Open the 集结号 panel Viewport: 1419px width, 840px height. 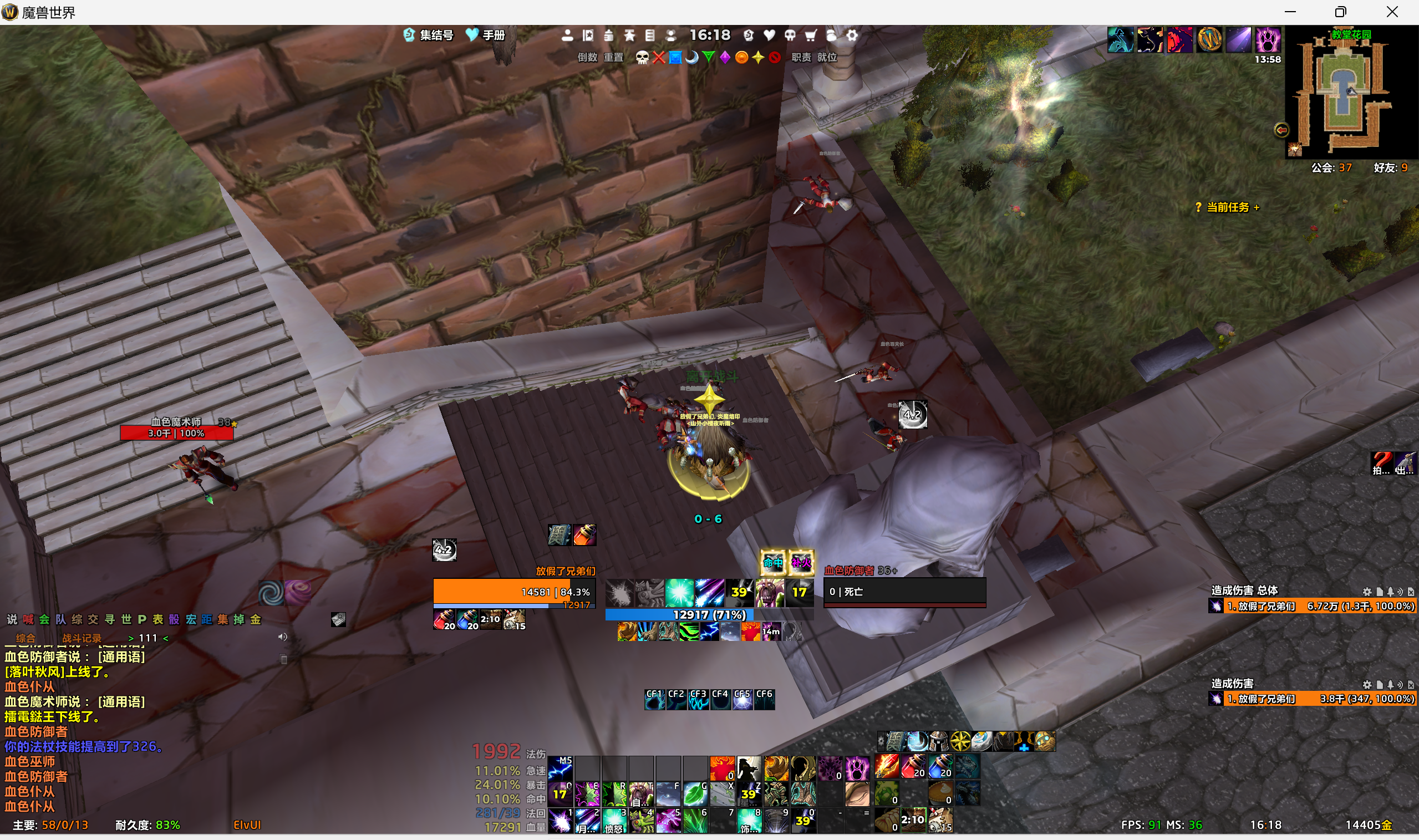click(x=429, y=35)
